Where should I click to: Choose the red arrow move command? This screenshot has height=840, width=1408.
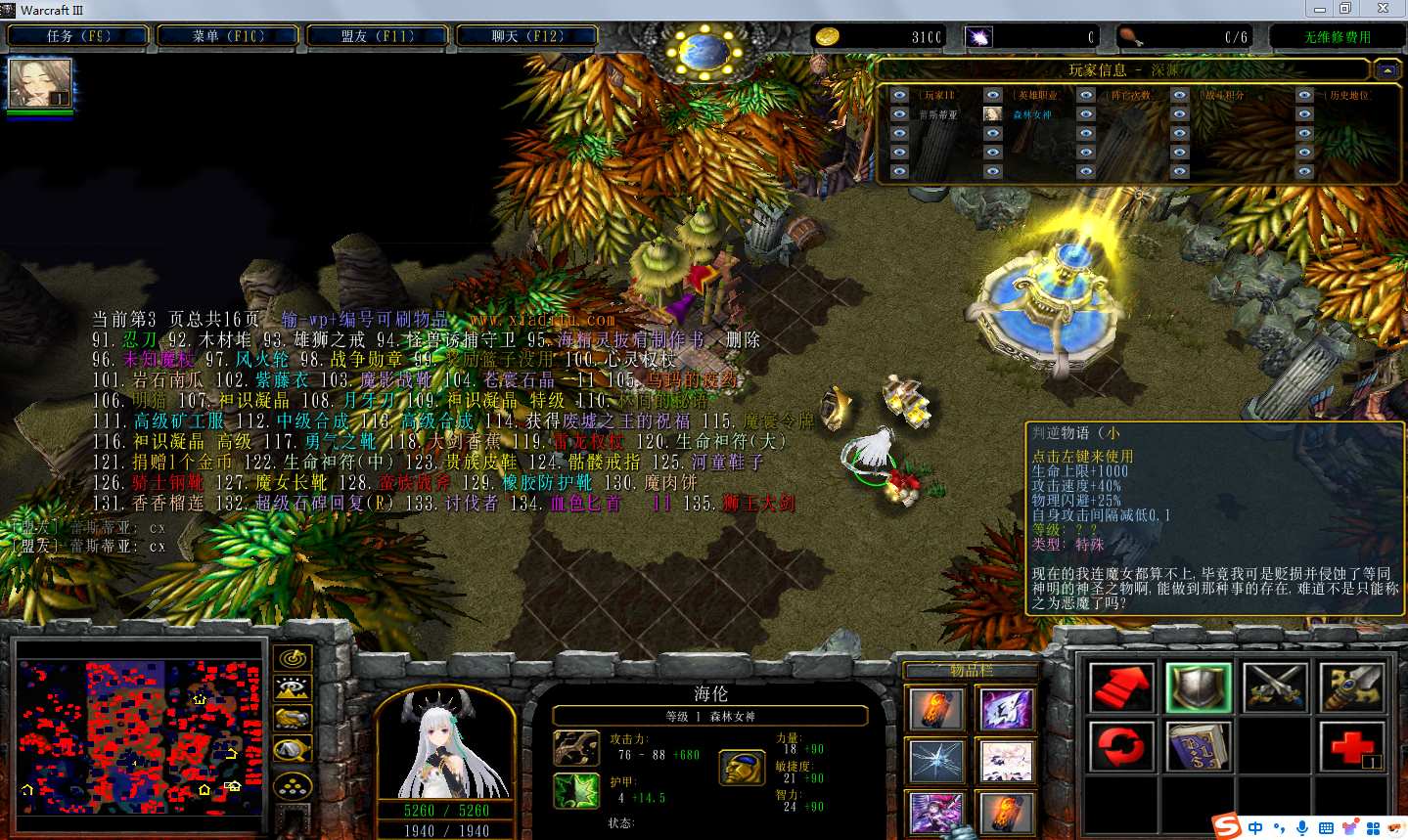tap(1121, 687)
